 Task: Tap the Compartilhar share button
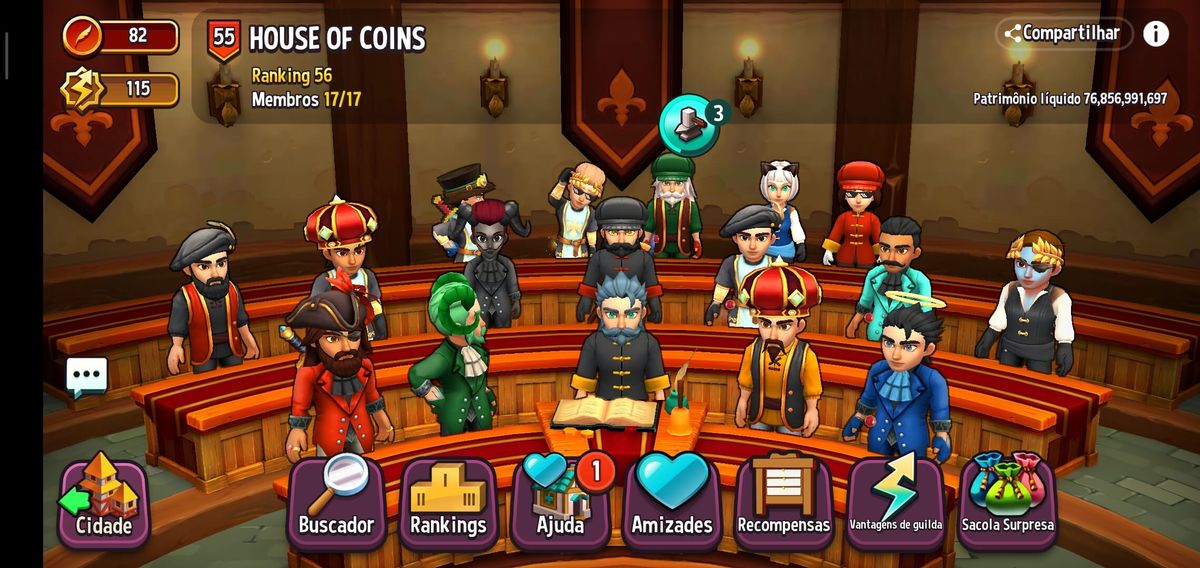click(x=1063, y=33)
